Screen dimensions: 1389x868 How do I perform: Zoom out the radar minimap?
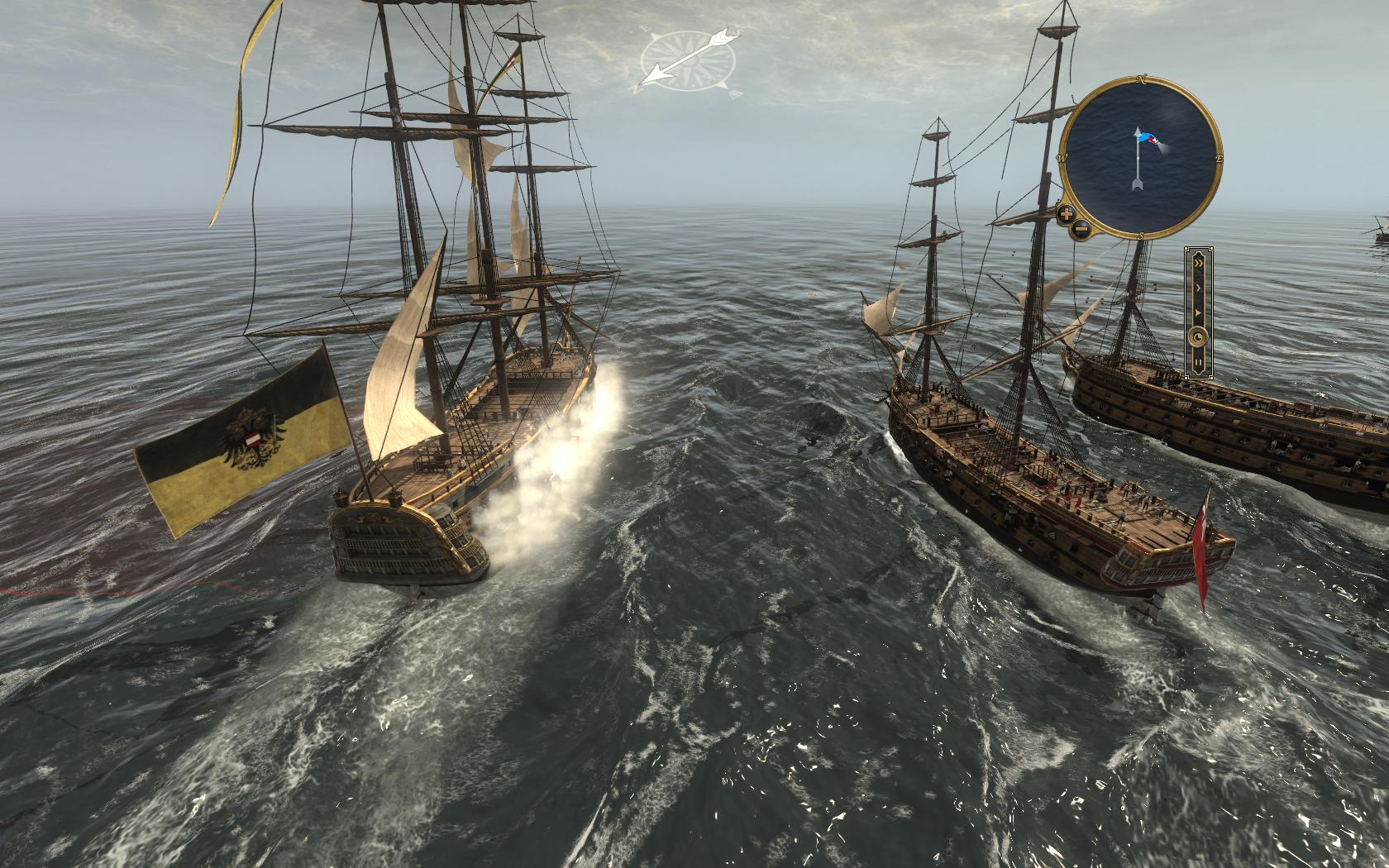tap(1080, 230)
